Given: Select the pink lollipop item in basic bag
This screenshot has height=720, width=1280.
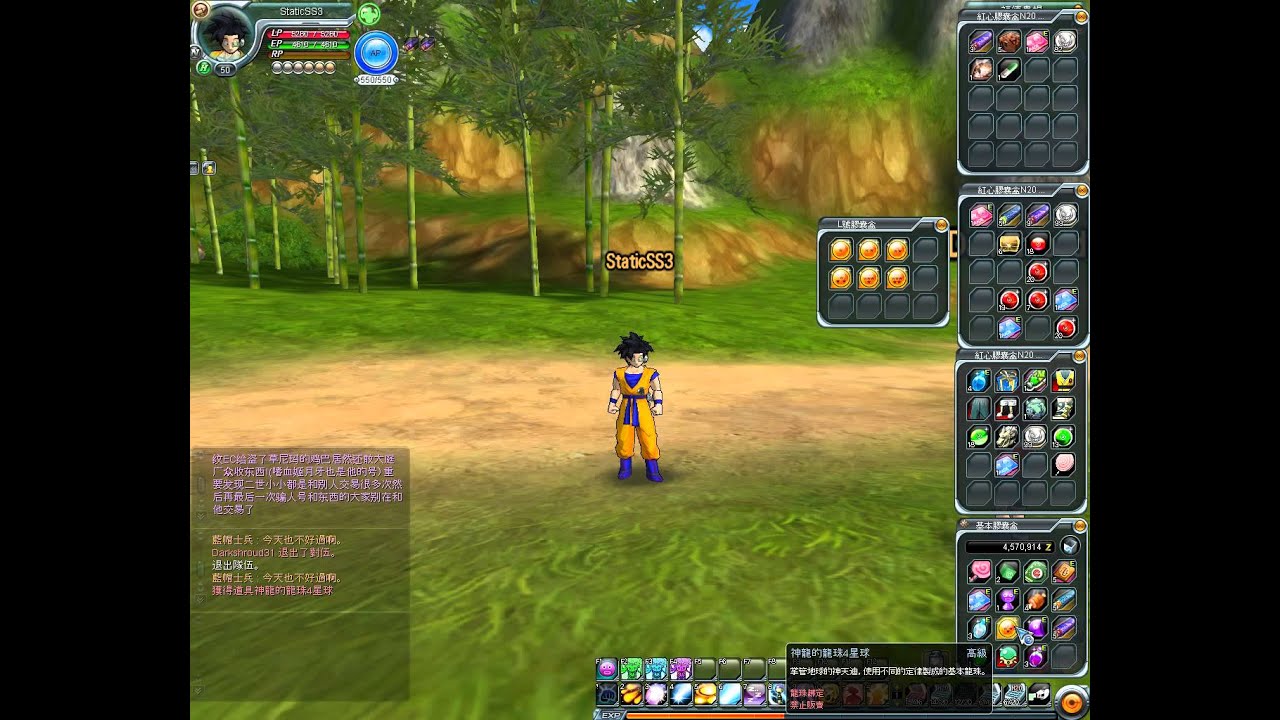Looking at the screenshot, I should pyautogui.click(x=979, y=571).
